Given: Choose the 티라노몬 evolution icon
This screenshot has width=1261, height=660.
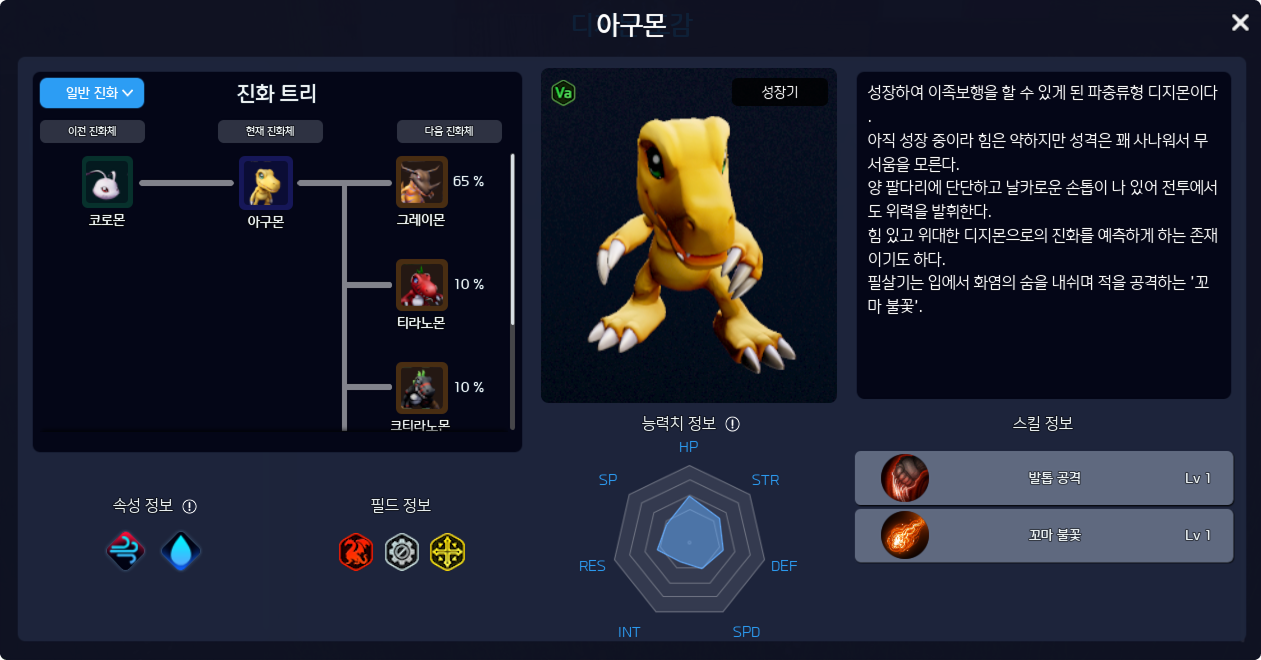Looking at the screenshot, I should pyautogui.click(x=422, y=285).
